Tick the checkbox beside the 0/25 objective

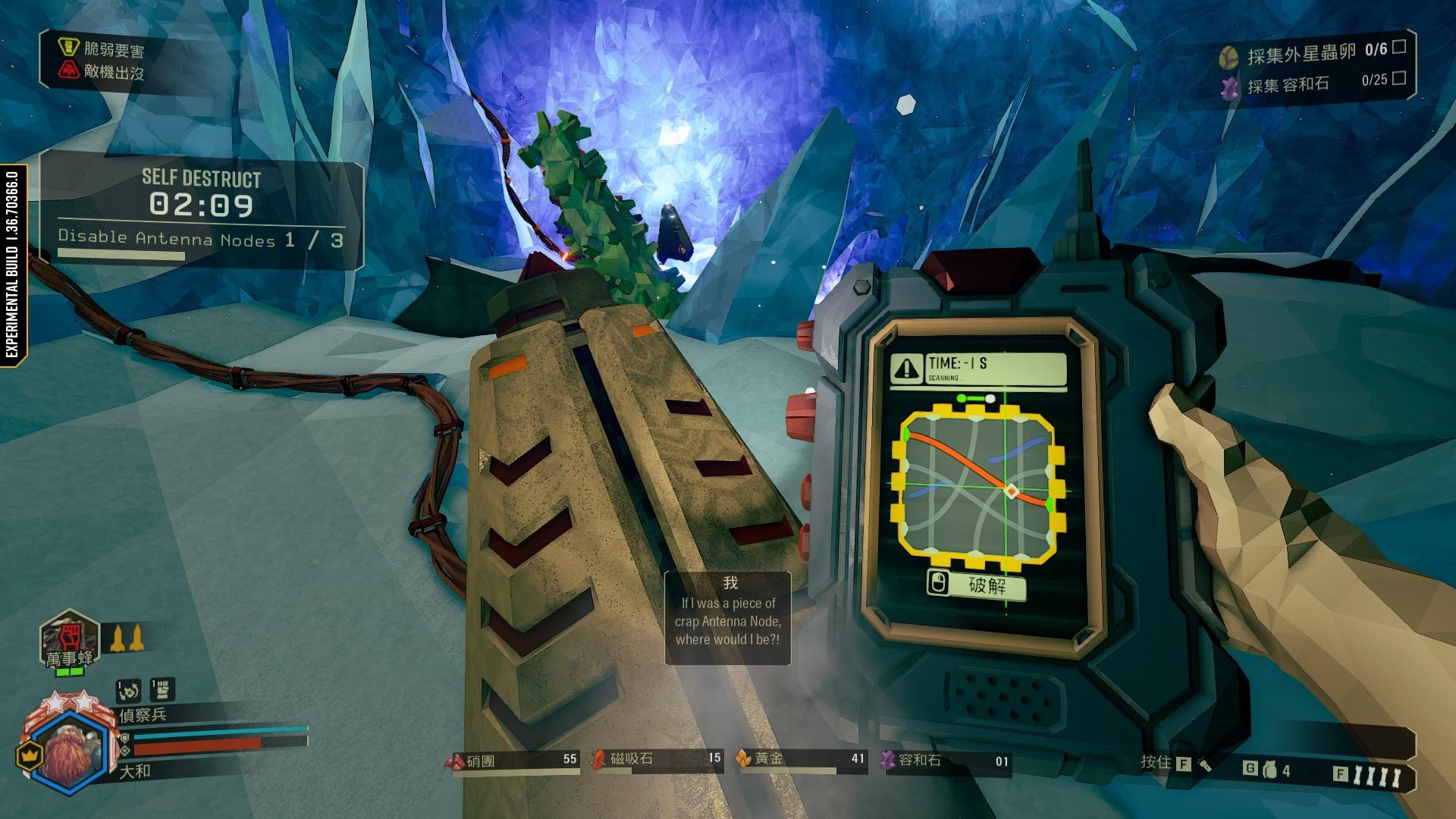coord(1399,77)
